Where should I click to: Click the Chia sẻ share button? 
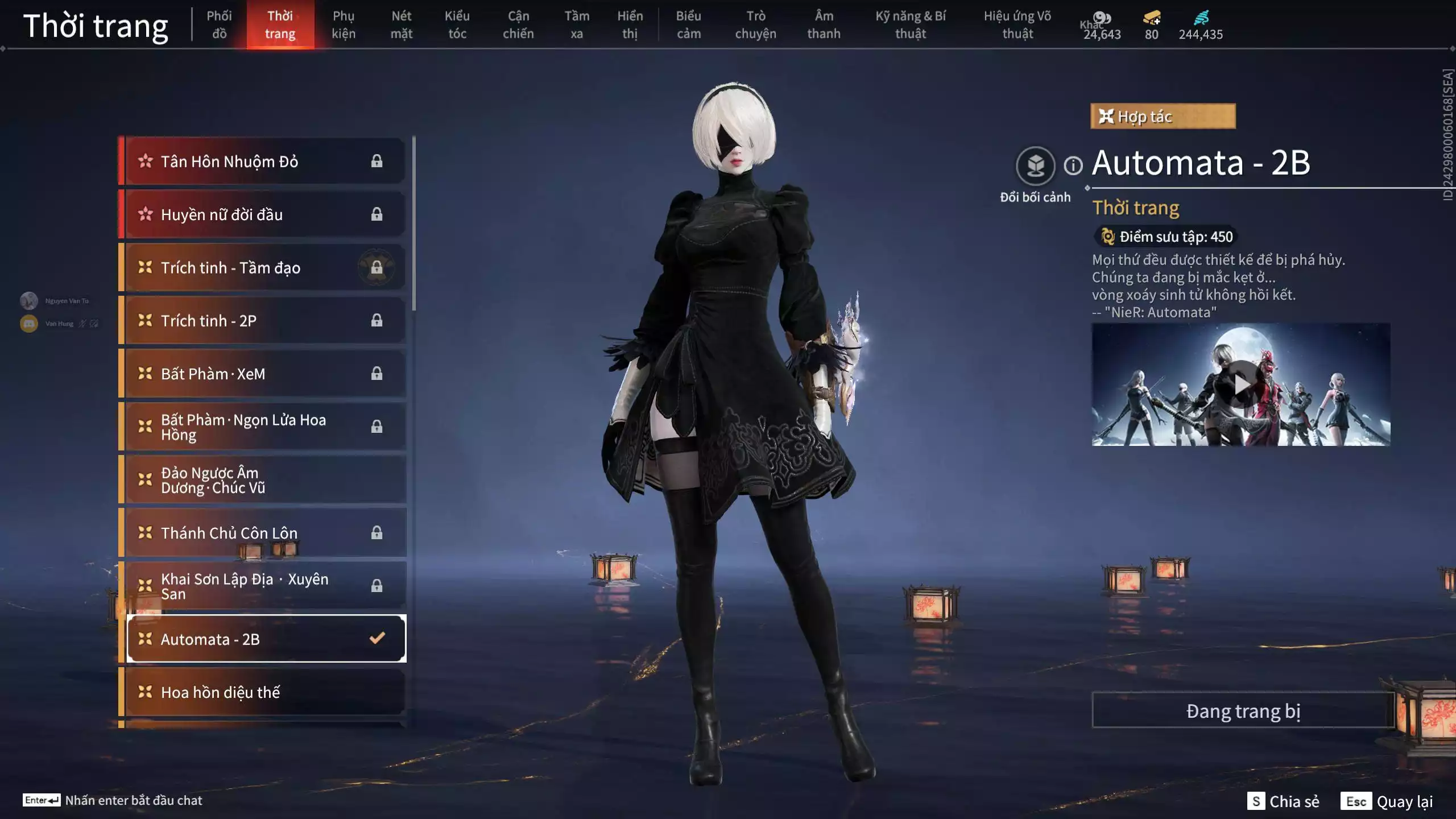pyautogui.click(x=1284, y=801)
